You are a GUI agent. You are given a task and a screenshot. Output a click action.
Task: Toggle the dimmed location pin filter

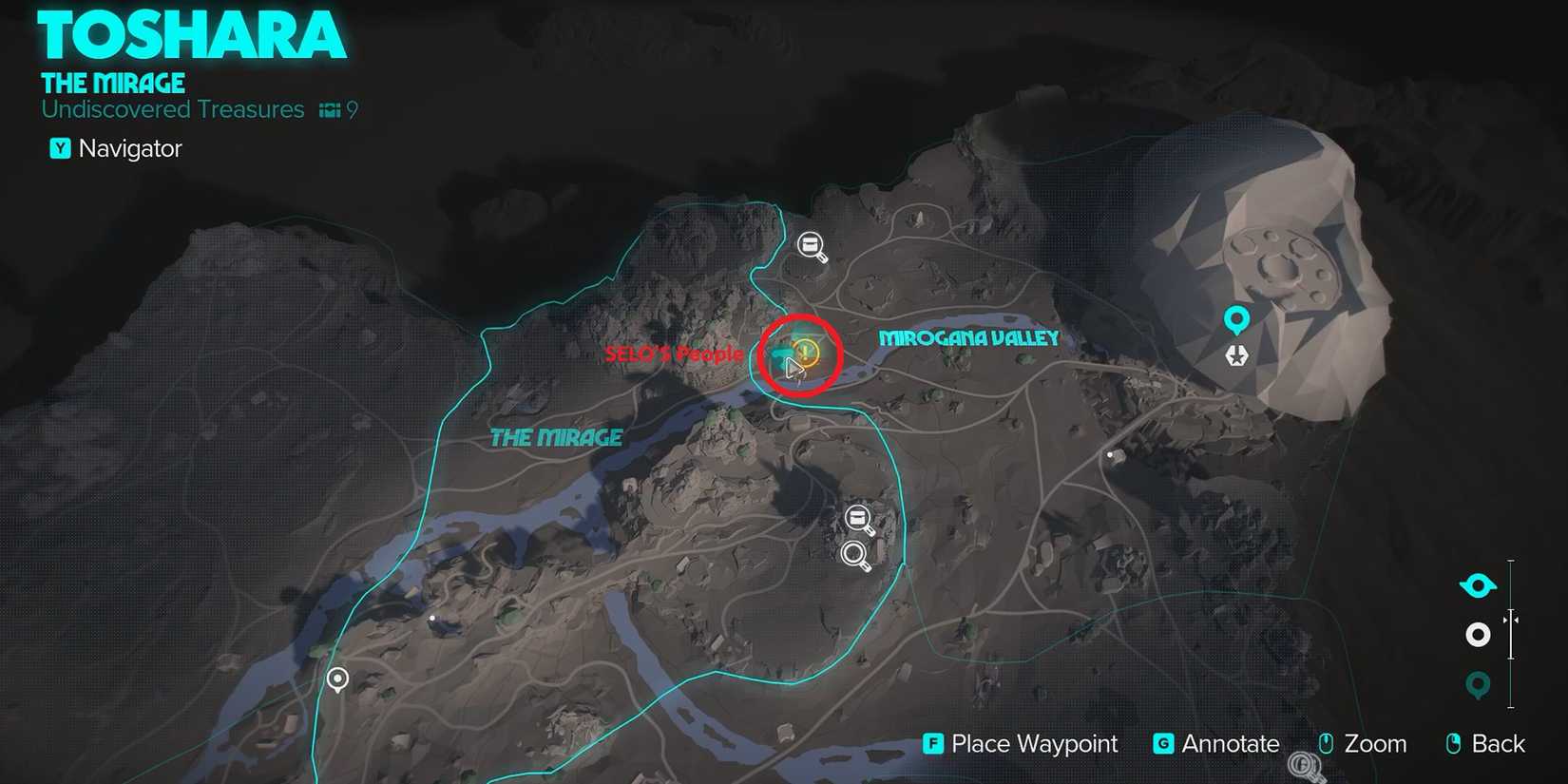coord(1477,682)
